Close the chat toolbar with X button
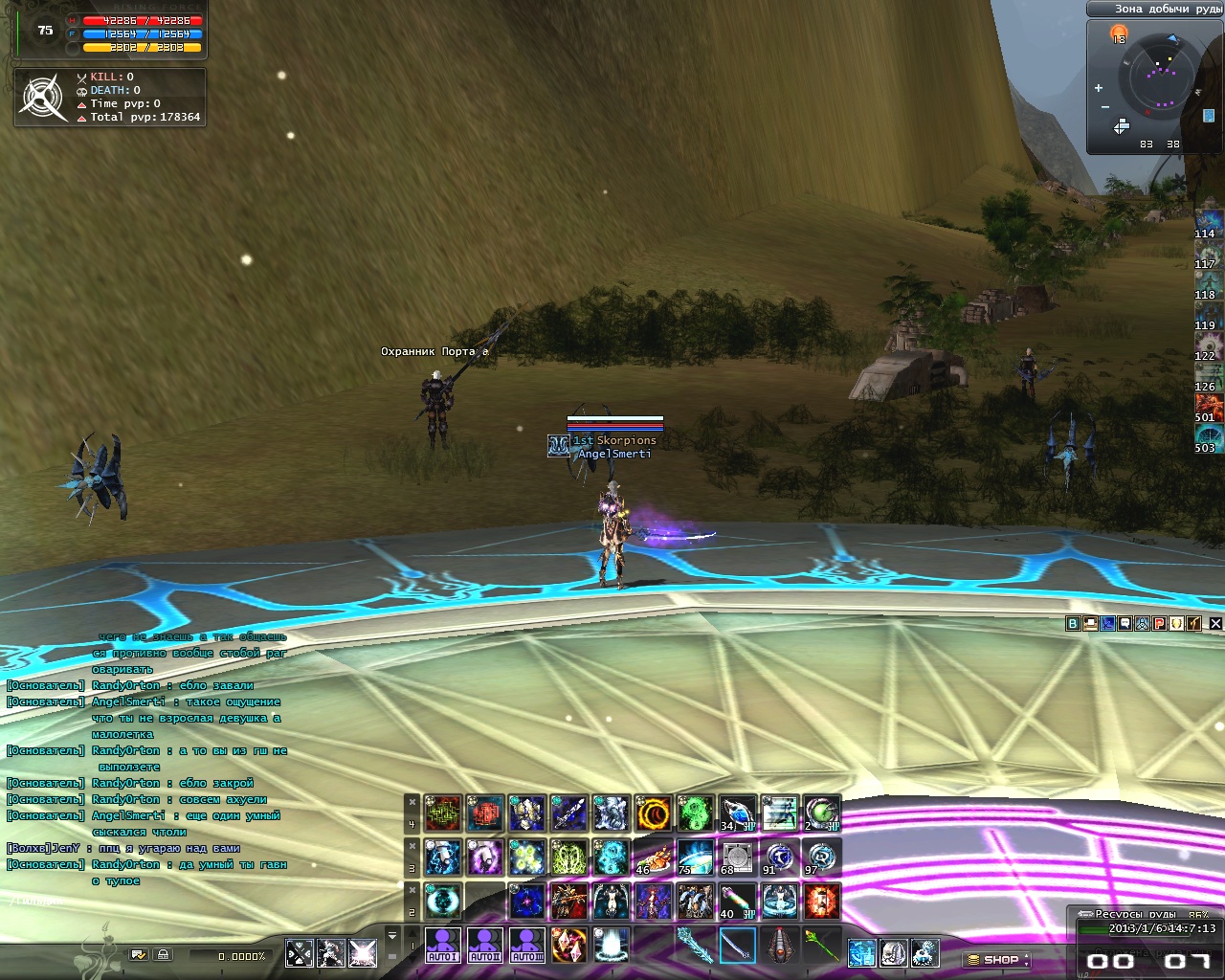Viewport: 1225px width, 980px height. [1215, 623]
